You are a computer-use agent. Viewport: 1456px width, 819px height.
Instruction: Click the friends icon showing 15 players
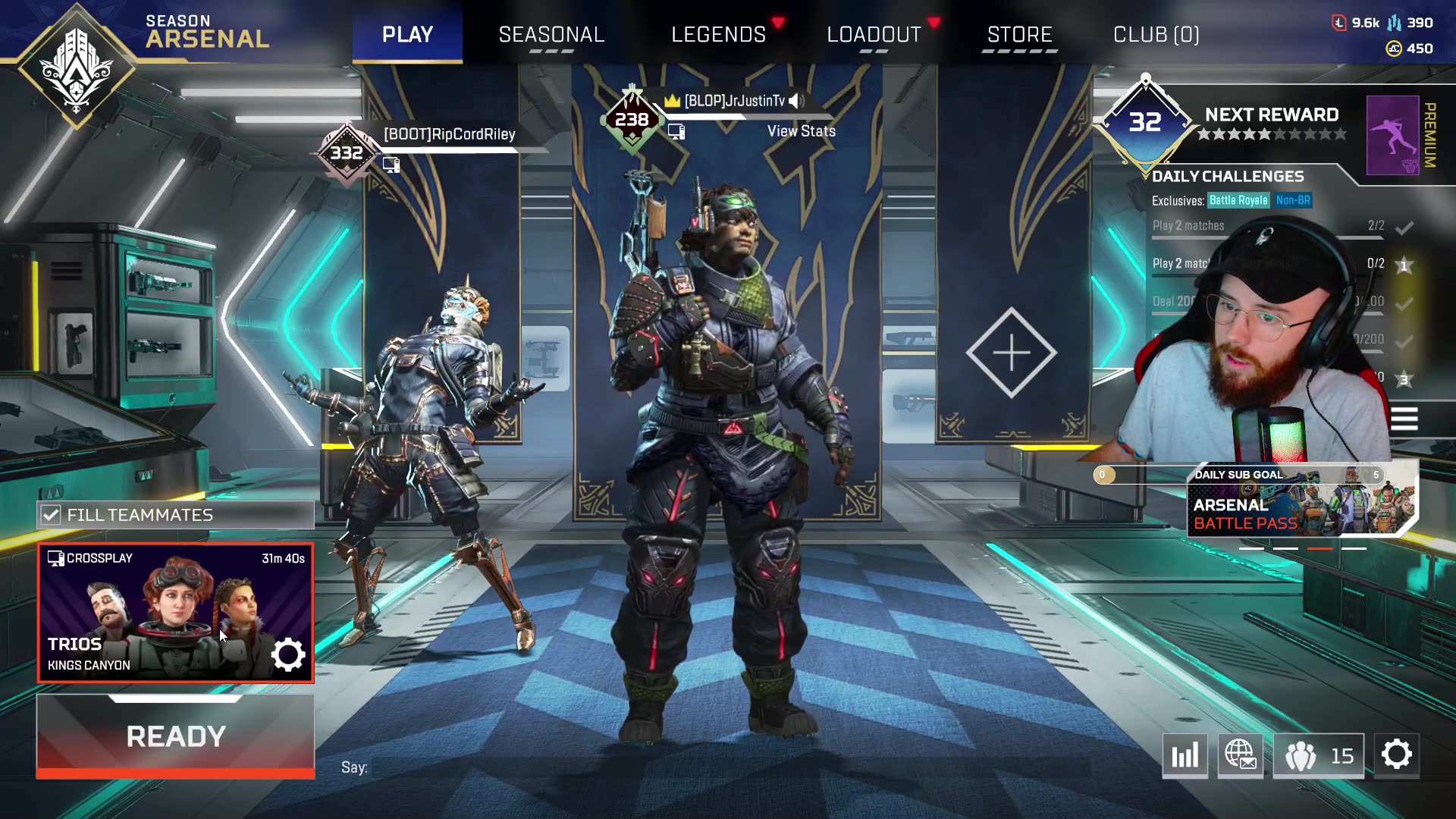(1317, 755)
